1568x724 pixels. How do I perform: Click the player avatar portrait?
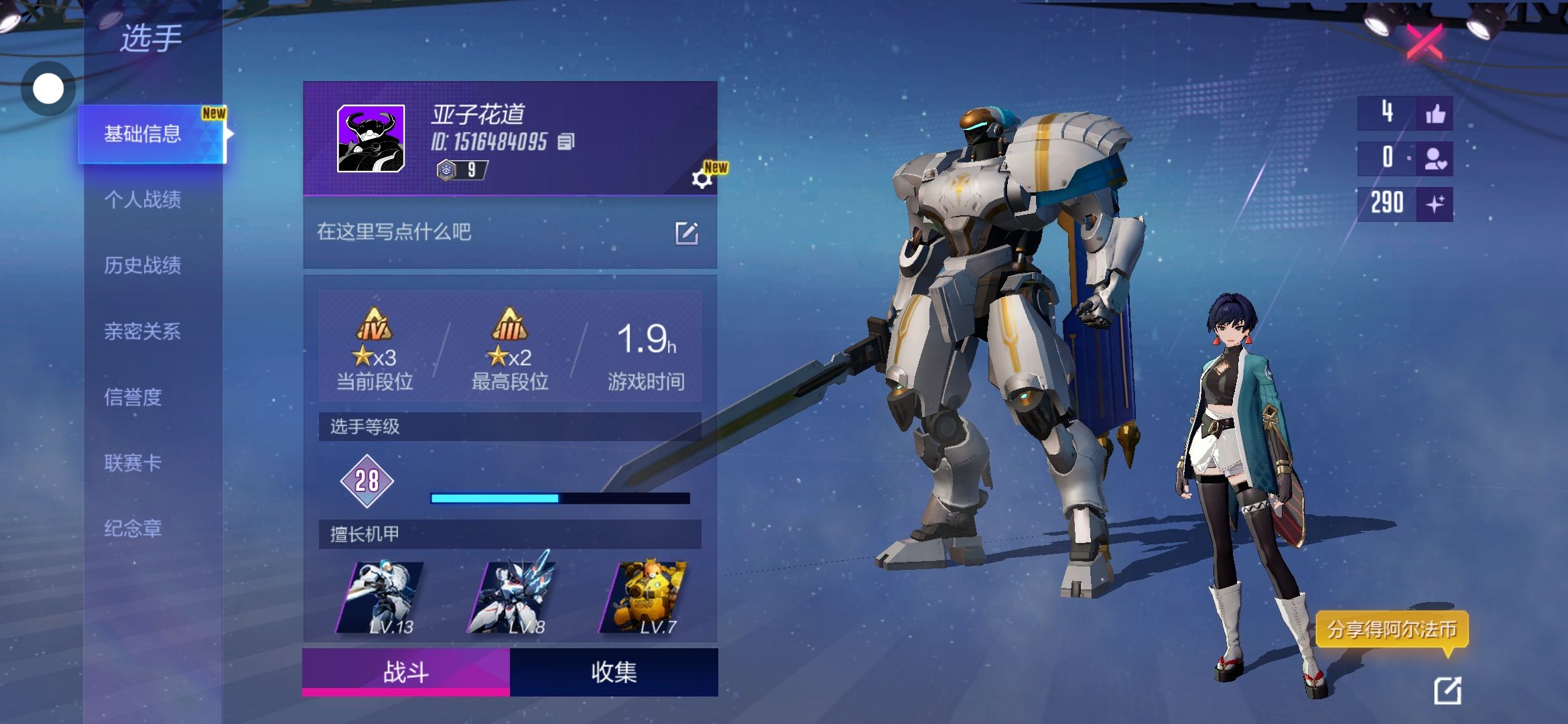coord(371,139)
